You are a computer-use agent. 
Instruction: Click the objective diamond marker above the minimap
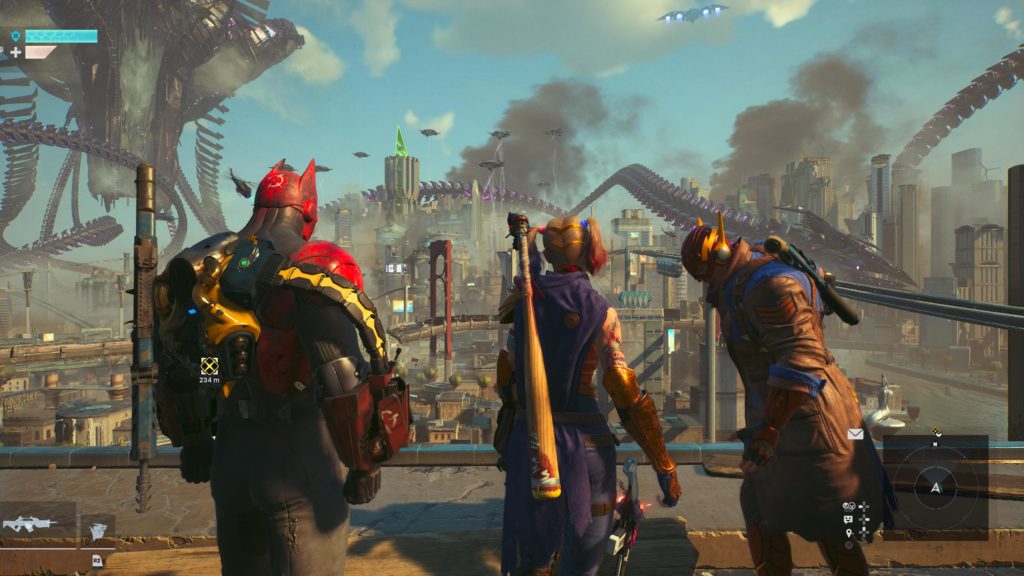click(936, 432)
